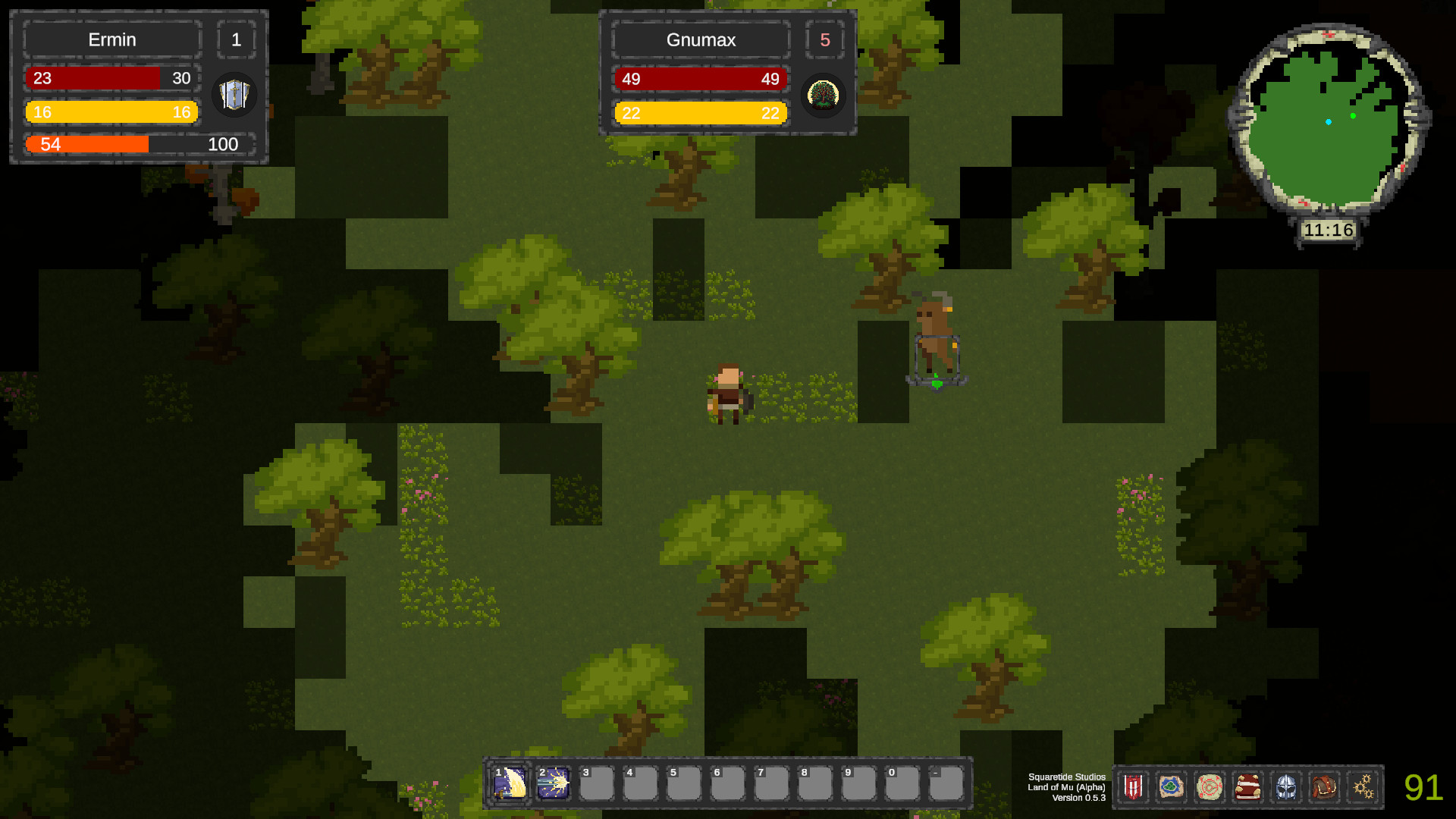1456x819 pixels.
Task: Open the gears settings icon
Action: coord(1363,787)
